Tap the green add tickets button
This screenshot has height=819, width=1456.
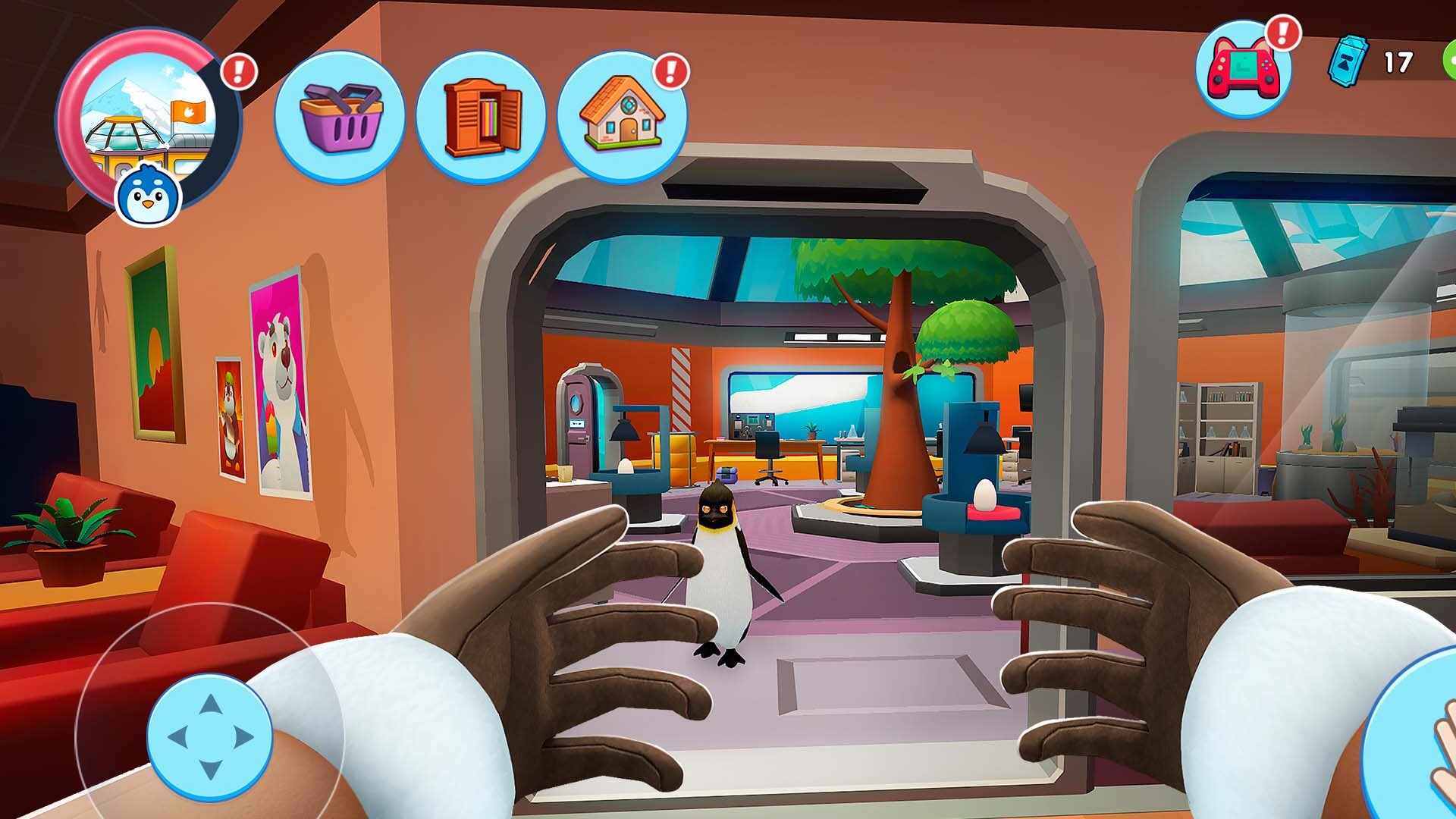click(1450, 61)
